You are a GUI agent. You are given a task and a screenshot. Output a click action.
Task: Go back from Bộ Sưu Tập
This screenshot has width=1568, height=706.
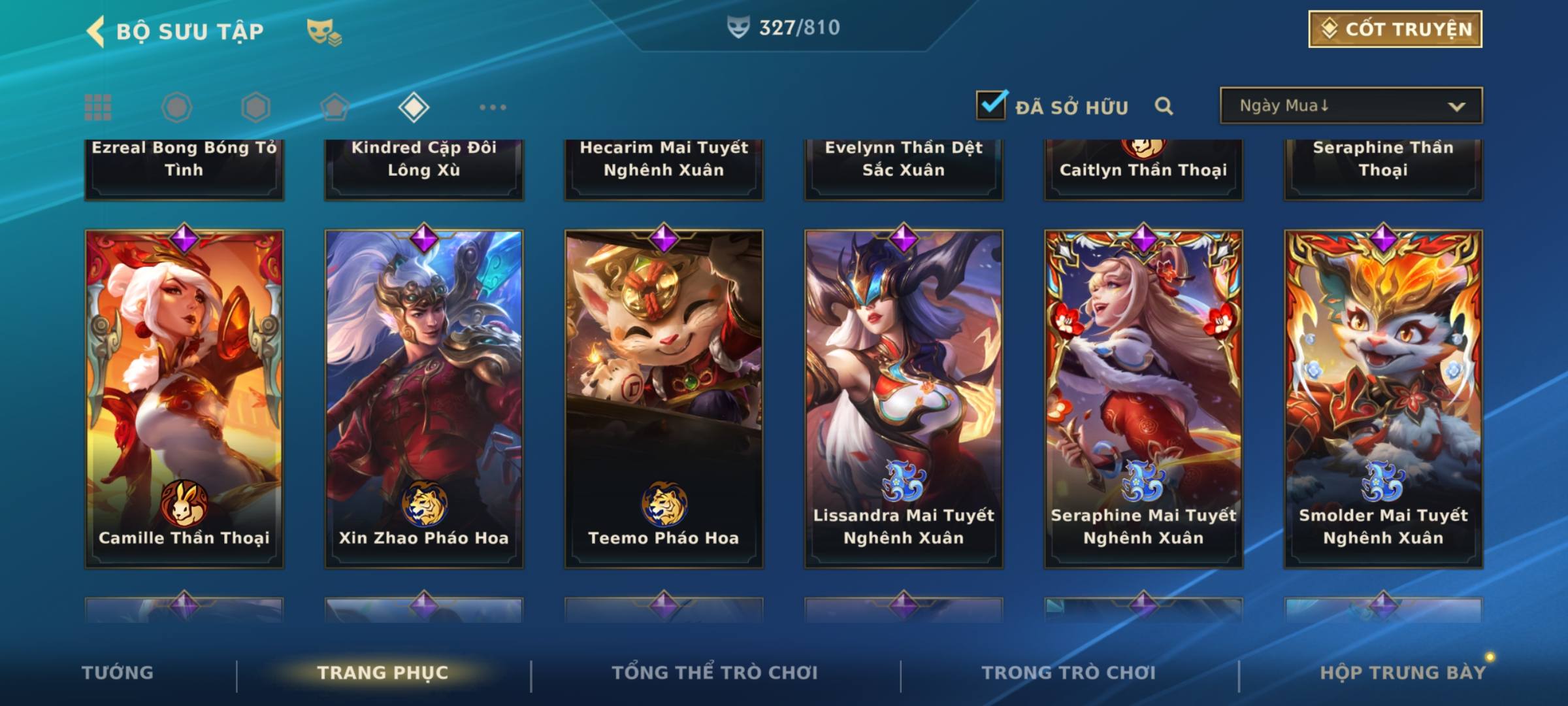click(x=97, y=31)
